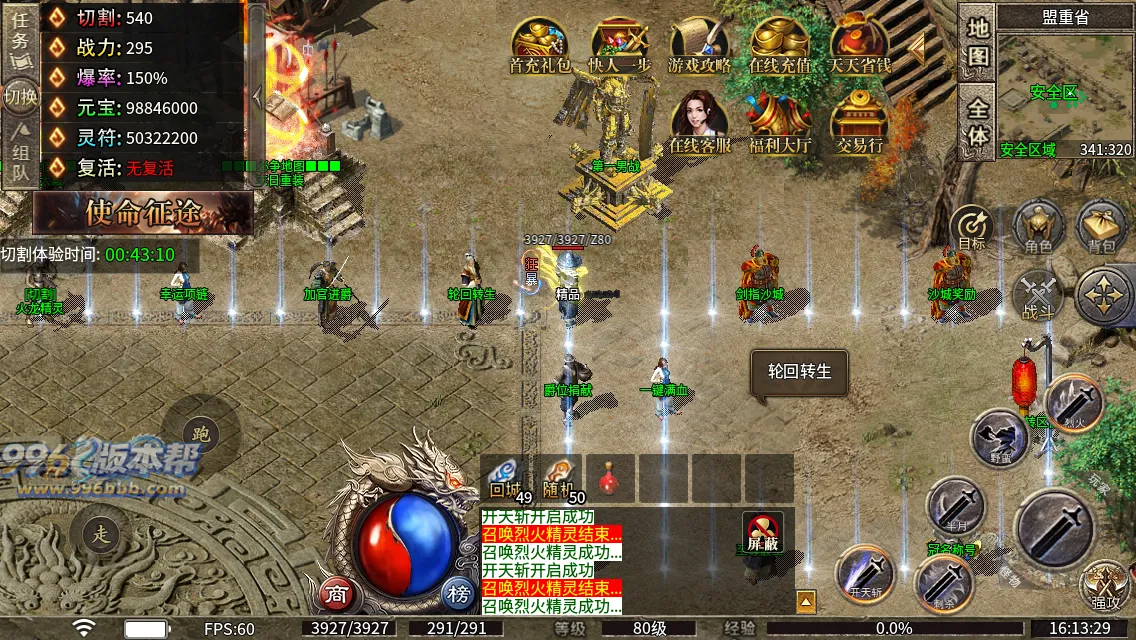Select the 目标 target button
Image resolution: width=1136 pixels, height=640 pixels.
click(971, 228)
